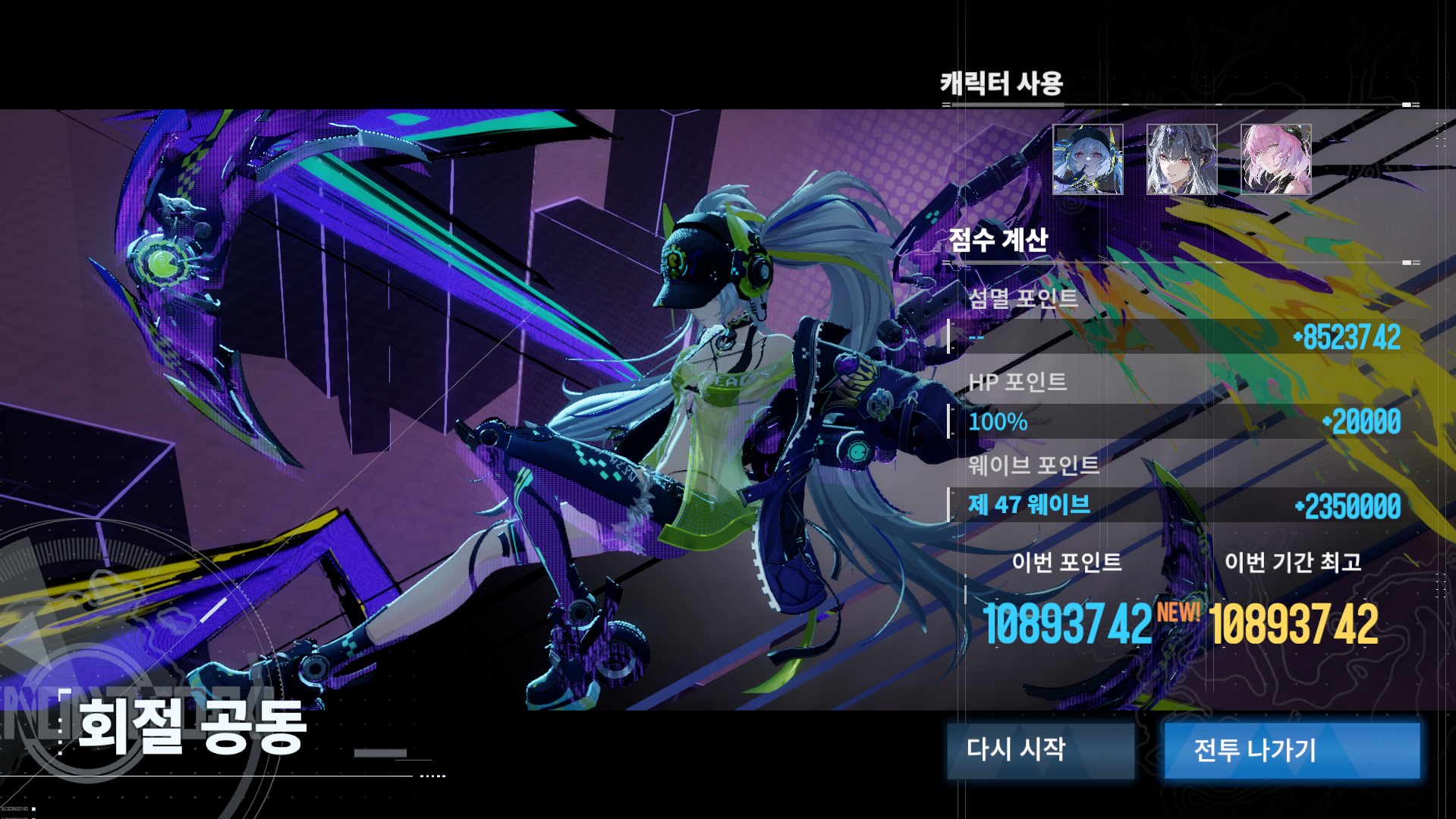This screenshot has height=819, width=1456.
Task: Select the 제 47 웨이브 wave label
Action: tap(1027, 506)
